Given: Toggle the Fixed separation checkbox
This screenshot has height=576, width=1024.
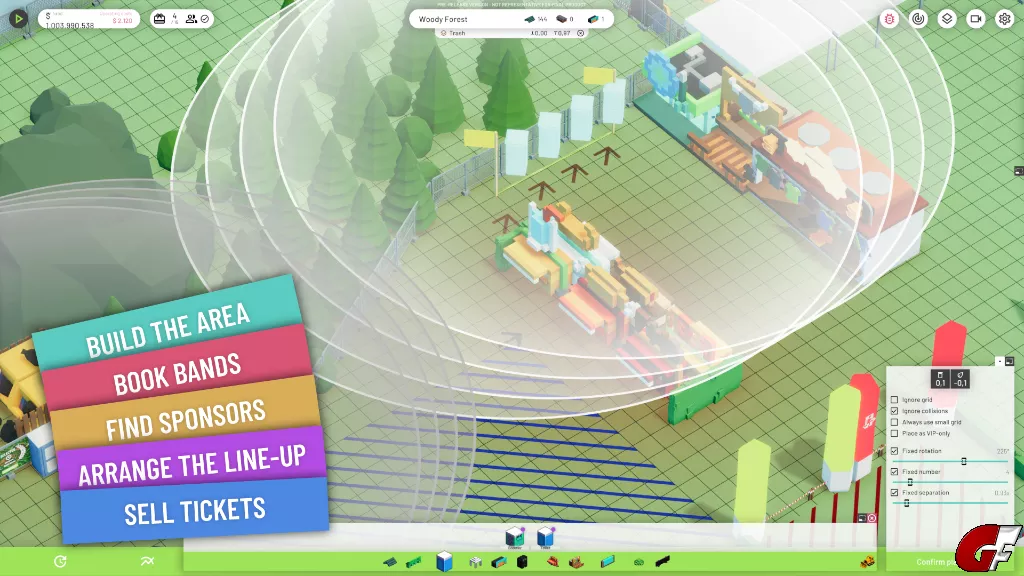Looking at the screenshot, I should 894,493.
